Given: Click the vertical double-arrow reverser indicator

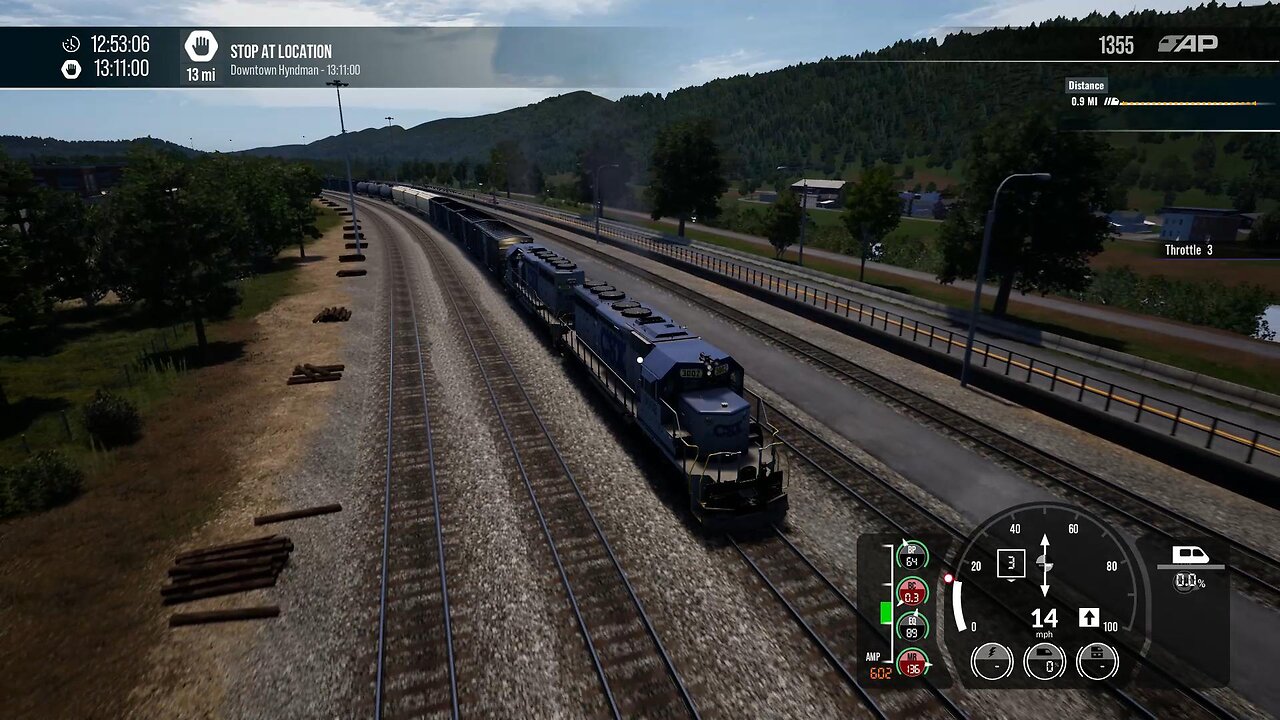Looking at the screenshot, I should (x=1045, y=565).
